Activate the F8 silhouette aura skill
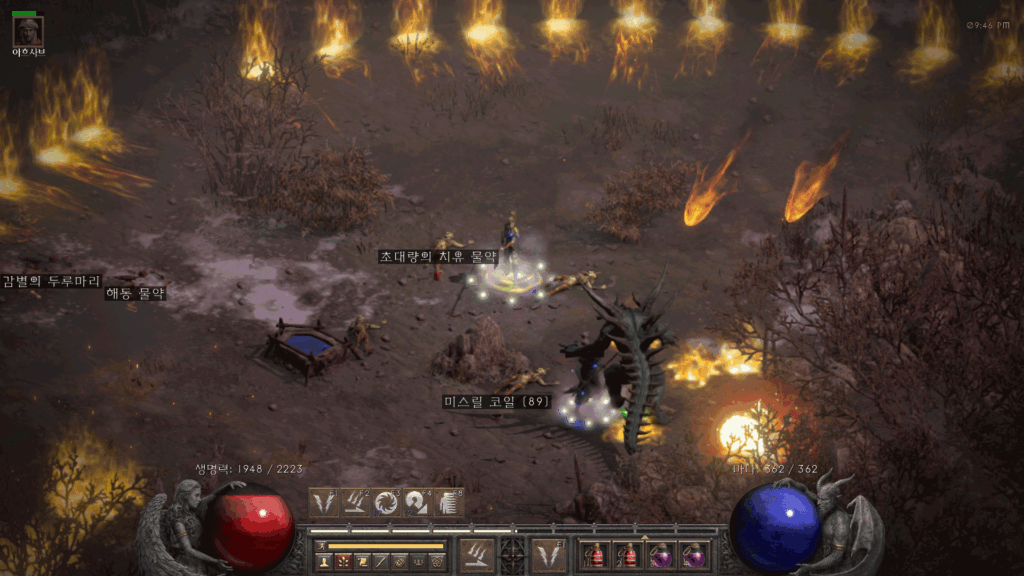This screenshot has width=1024, height=576. point(451,502)
